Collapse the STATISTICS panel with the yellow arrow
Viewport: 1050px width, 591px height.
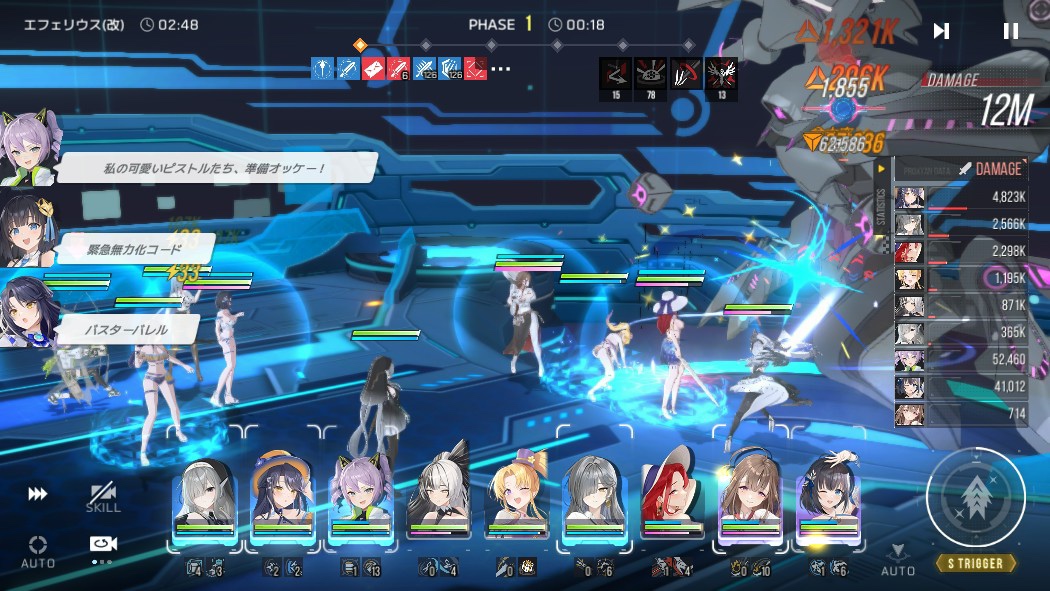(881, 169)
